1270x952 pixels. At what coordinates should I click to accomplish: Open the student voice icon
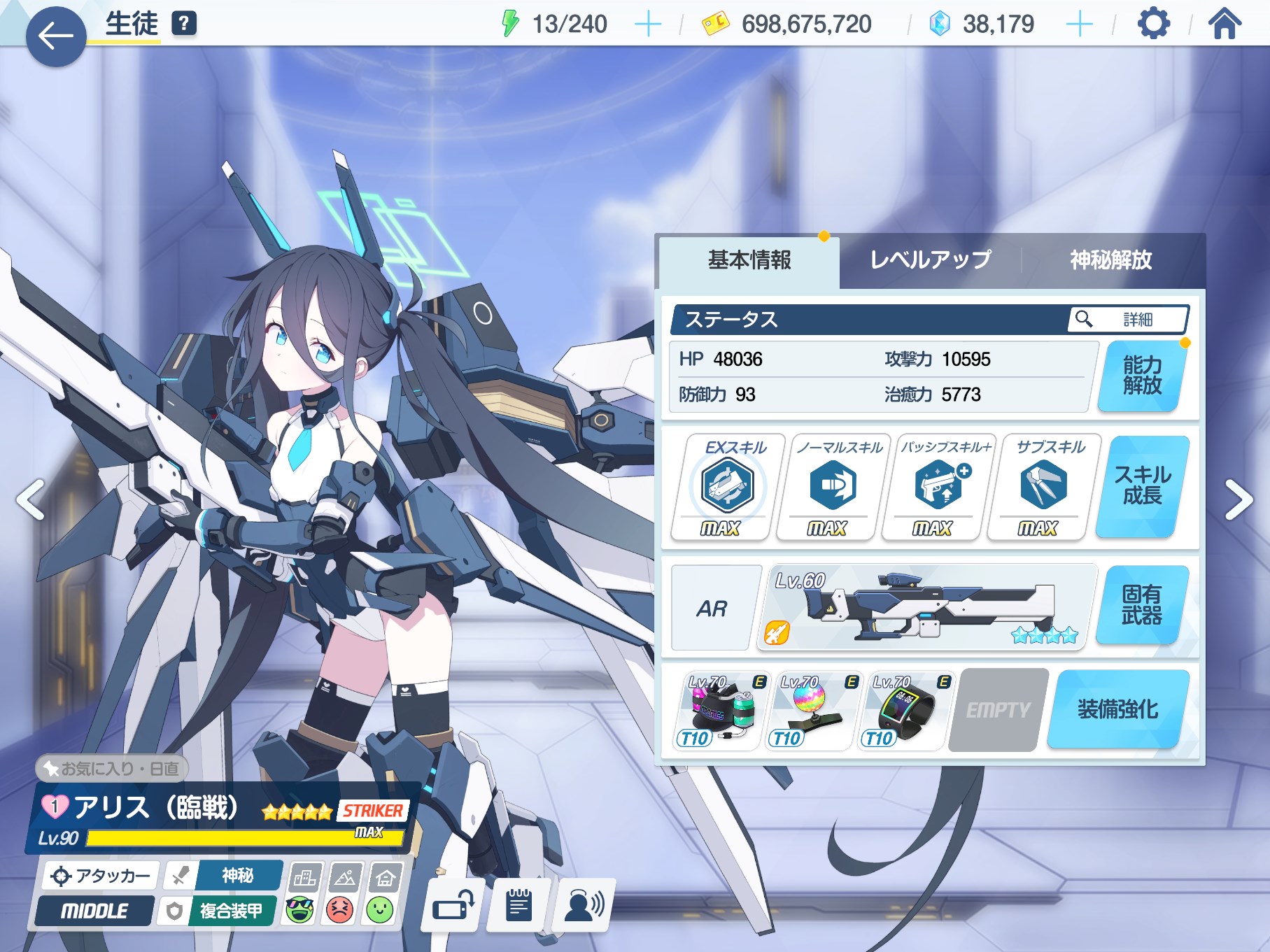coord(584,907)
